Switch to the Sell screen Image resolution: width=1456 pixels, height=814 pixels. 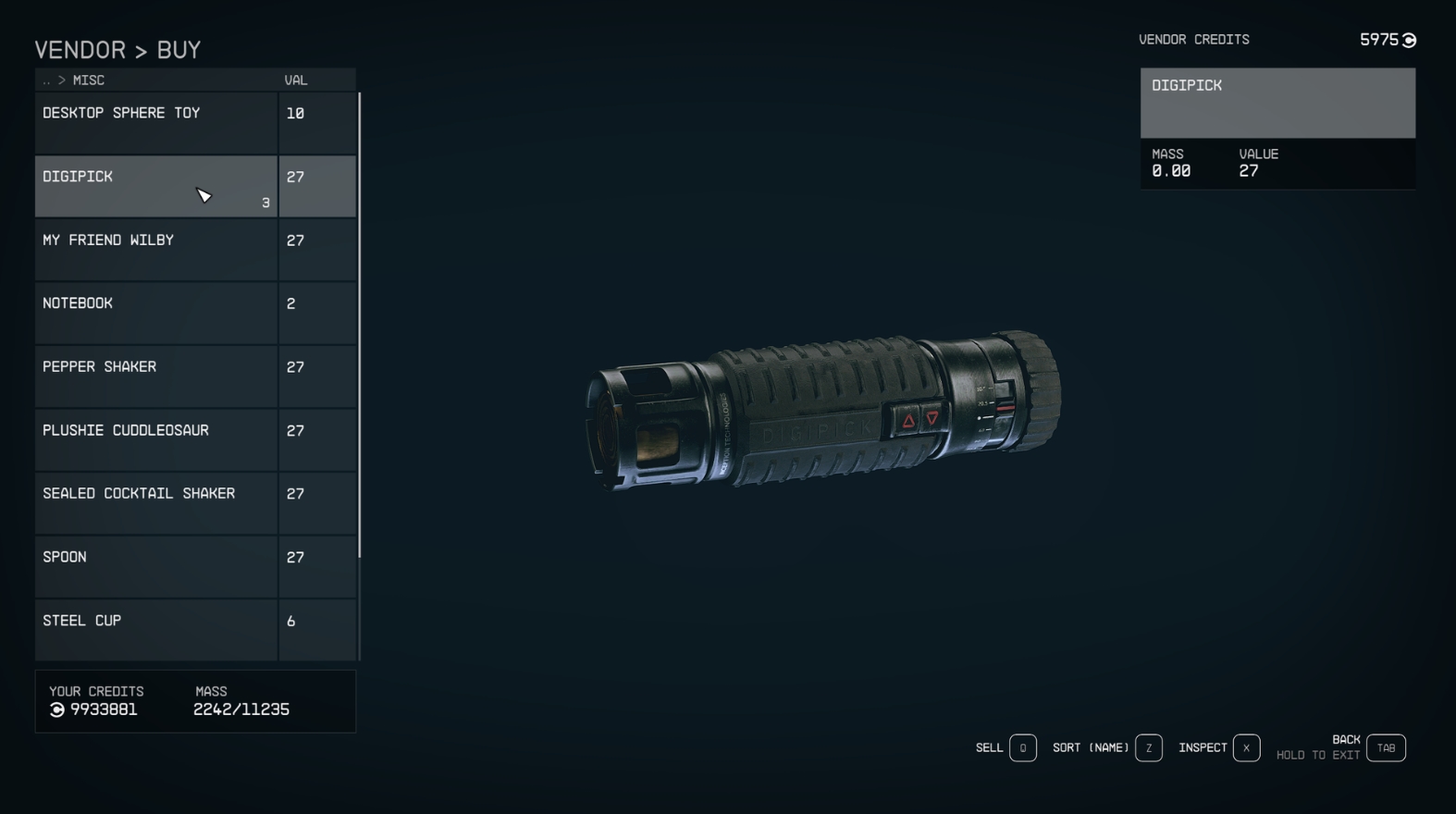pos(1022,747)
